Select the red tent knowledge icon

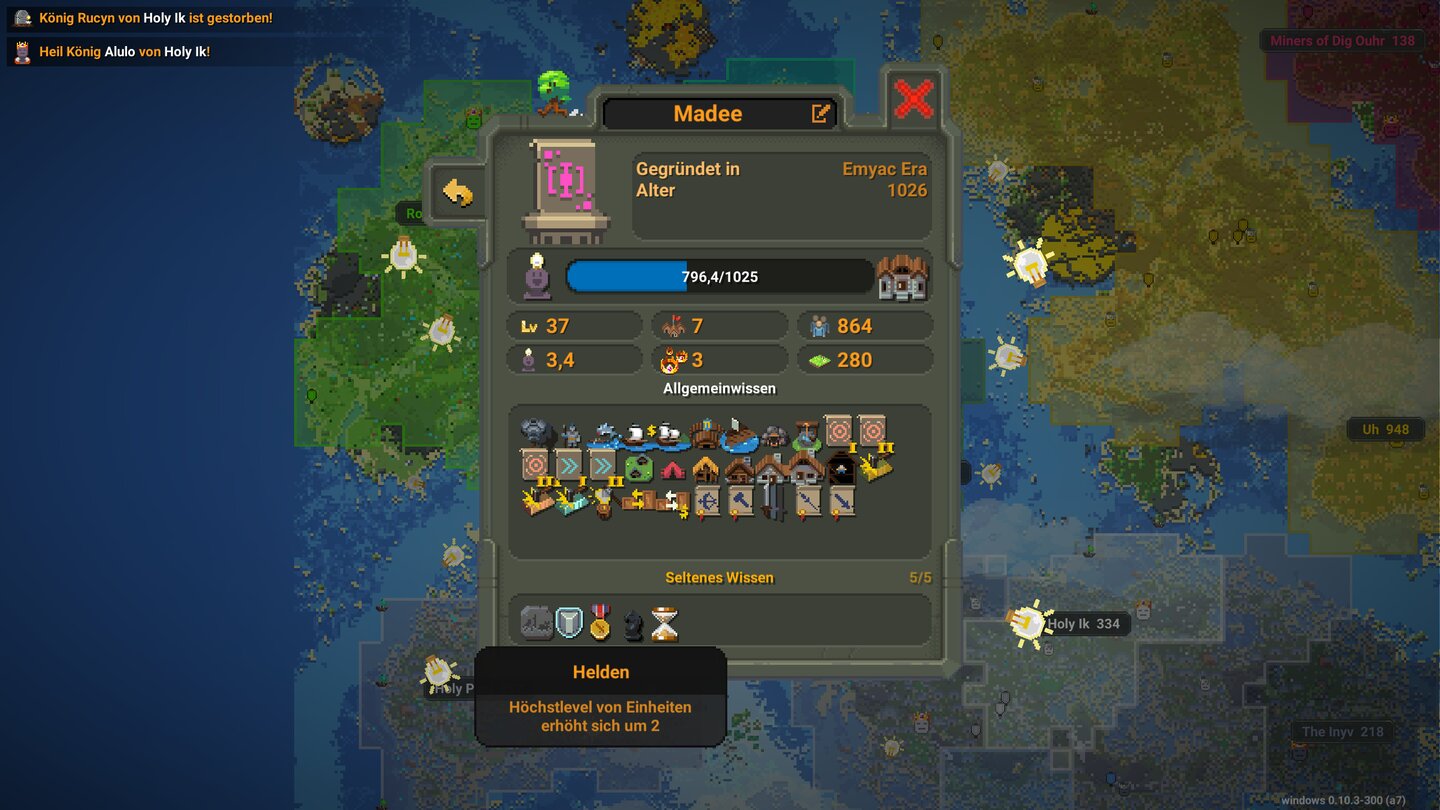673,470
